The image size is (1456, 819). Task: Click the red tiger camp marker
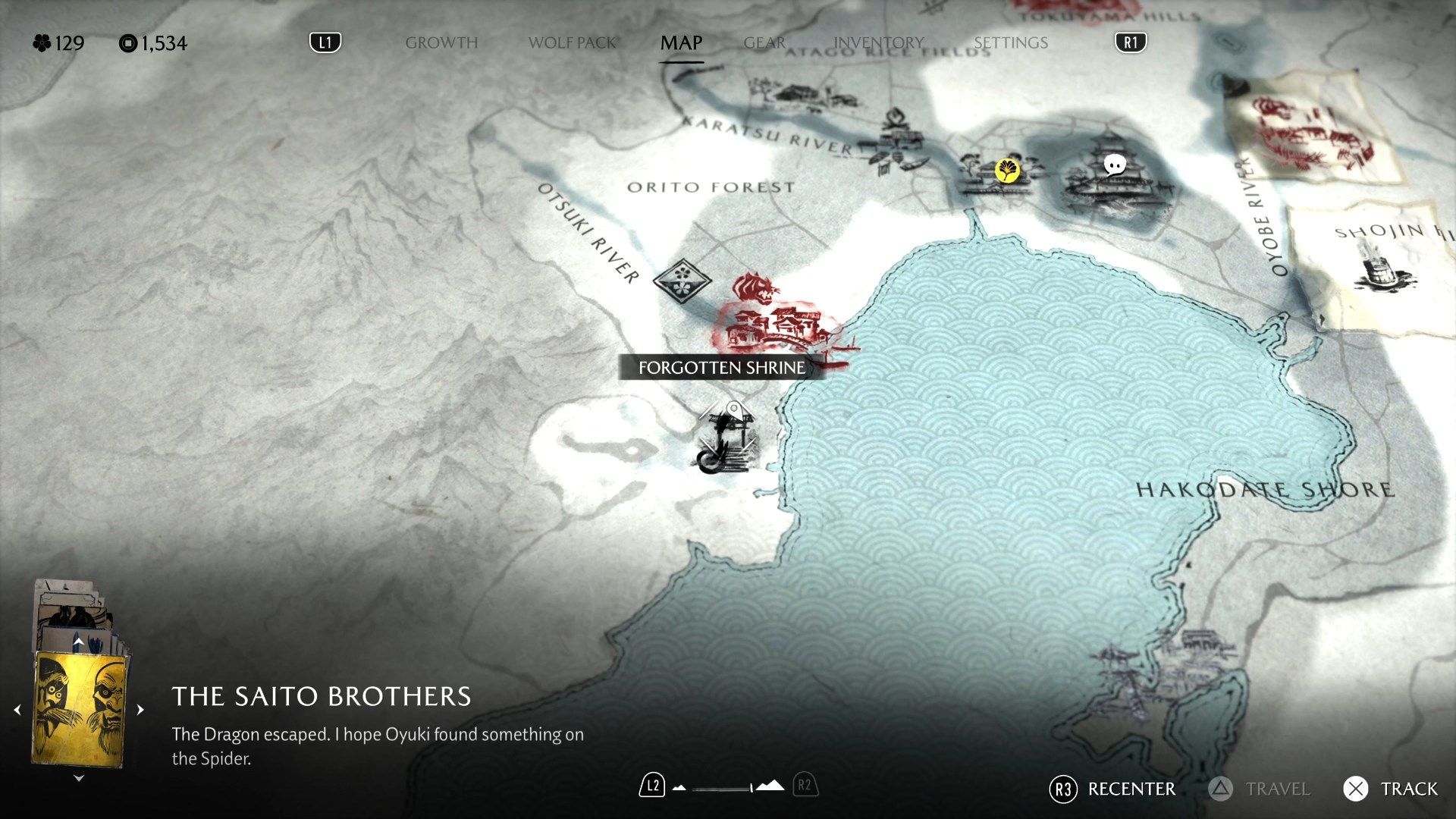click(x=755, y=289)
